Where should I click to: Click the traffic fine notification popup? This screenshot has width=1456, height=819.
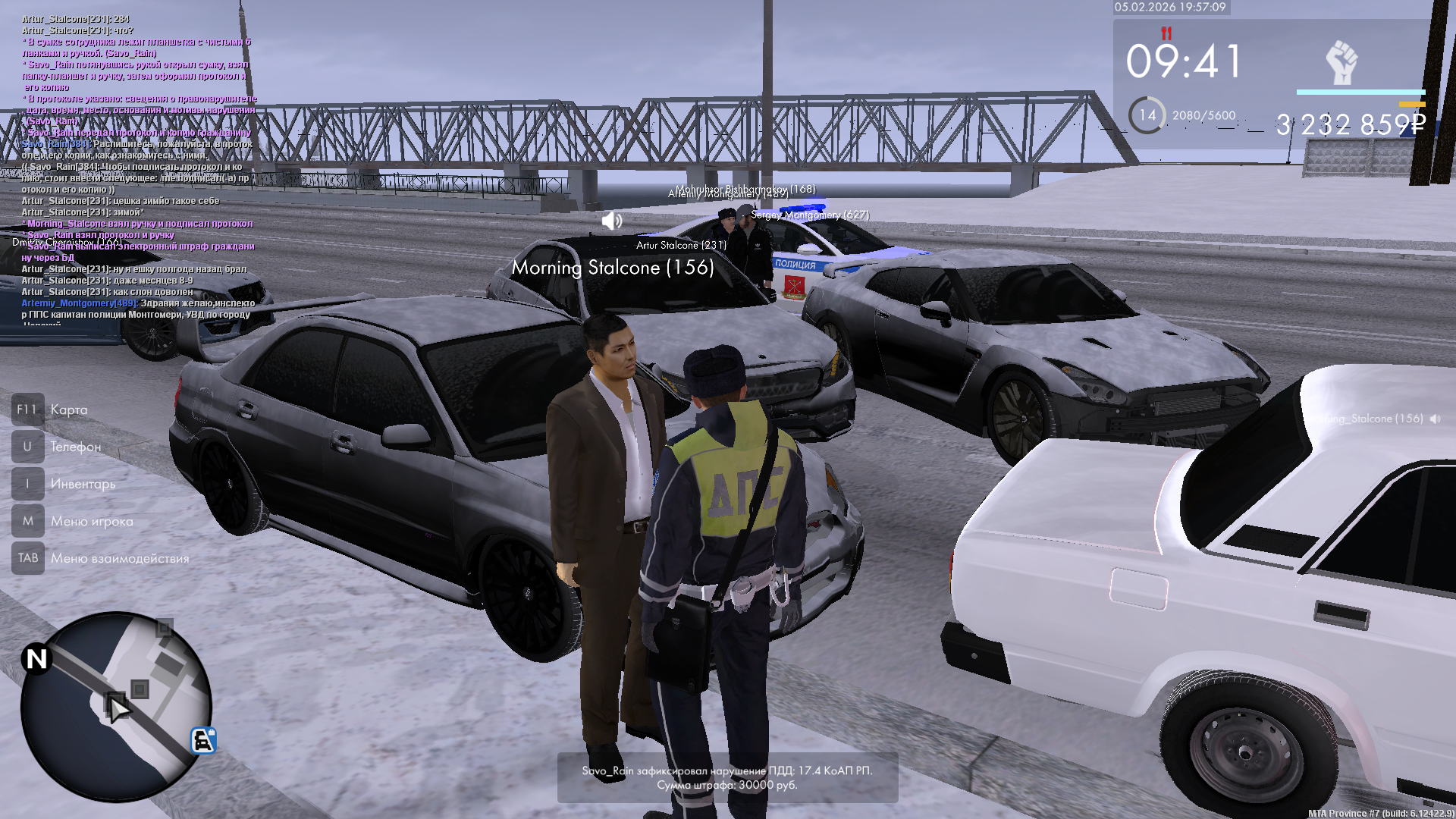[727, 777]
